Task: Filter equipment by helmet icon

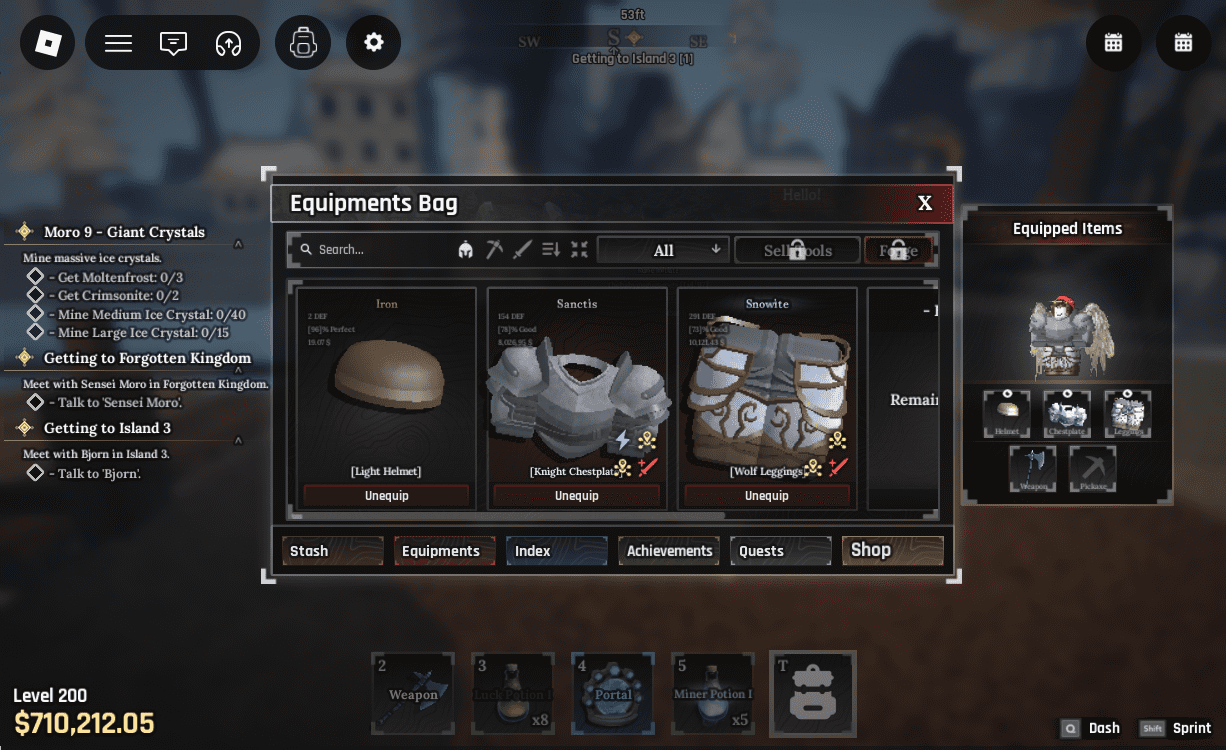Action: coord(465,250)
